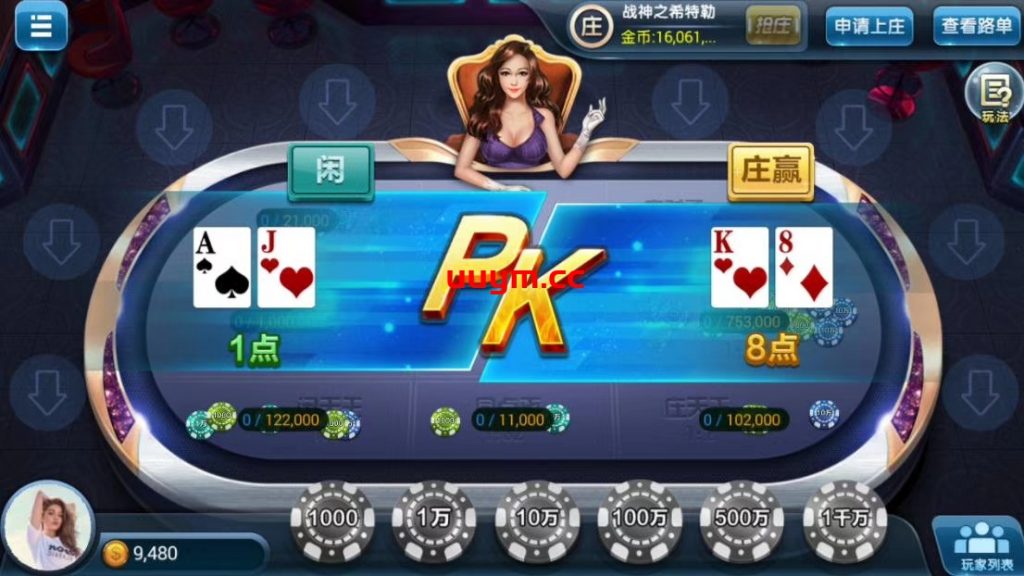Choose the 1千万 betting chip
1024x576 pixels.
pyautogui.click(x=845, y=518)
